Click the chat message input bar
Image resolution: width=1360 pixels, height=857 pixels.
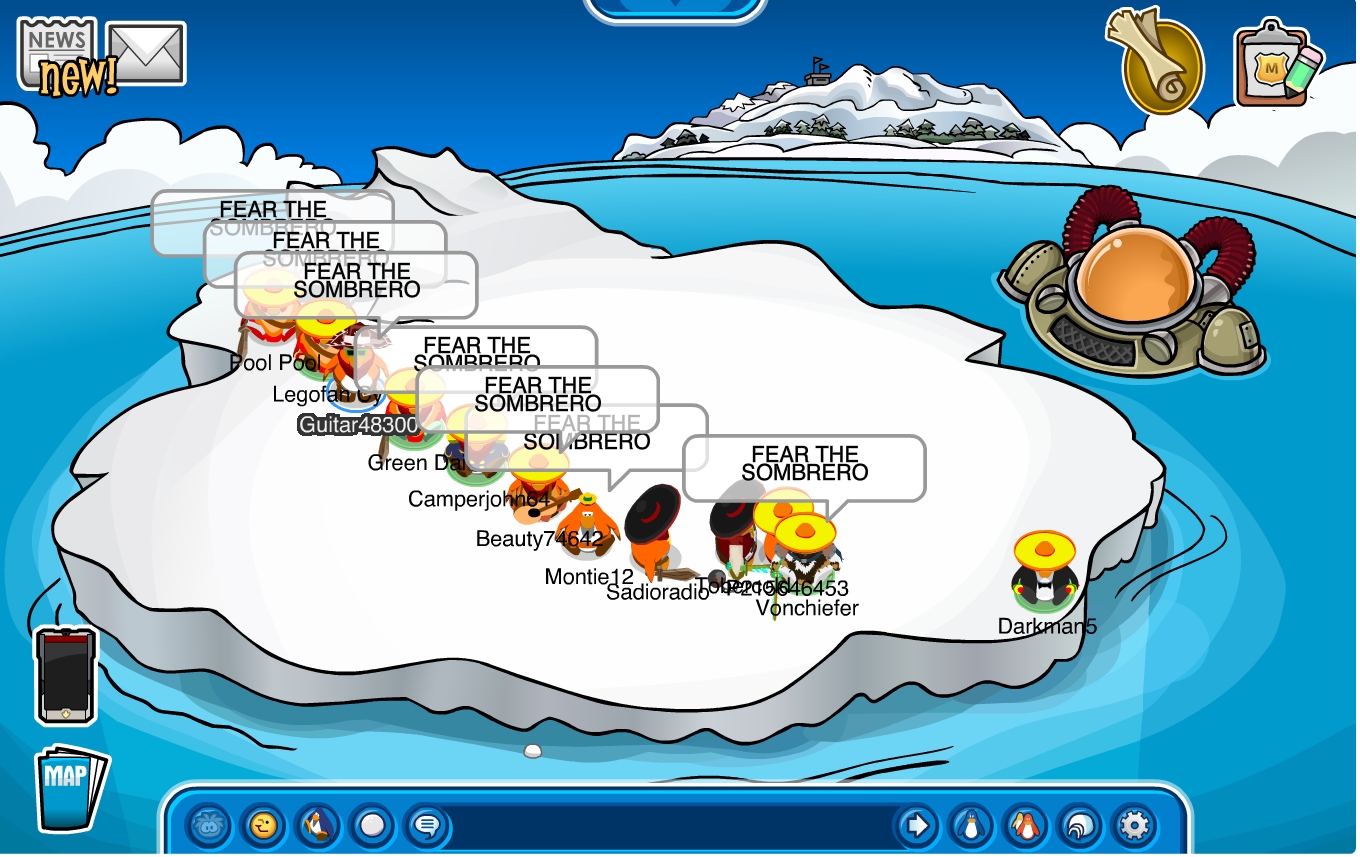click(x=670, y=826)
